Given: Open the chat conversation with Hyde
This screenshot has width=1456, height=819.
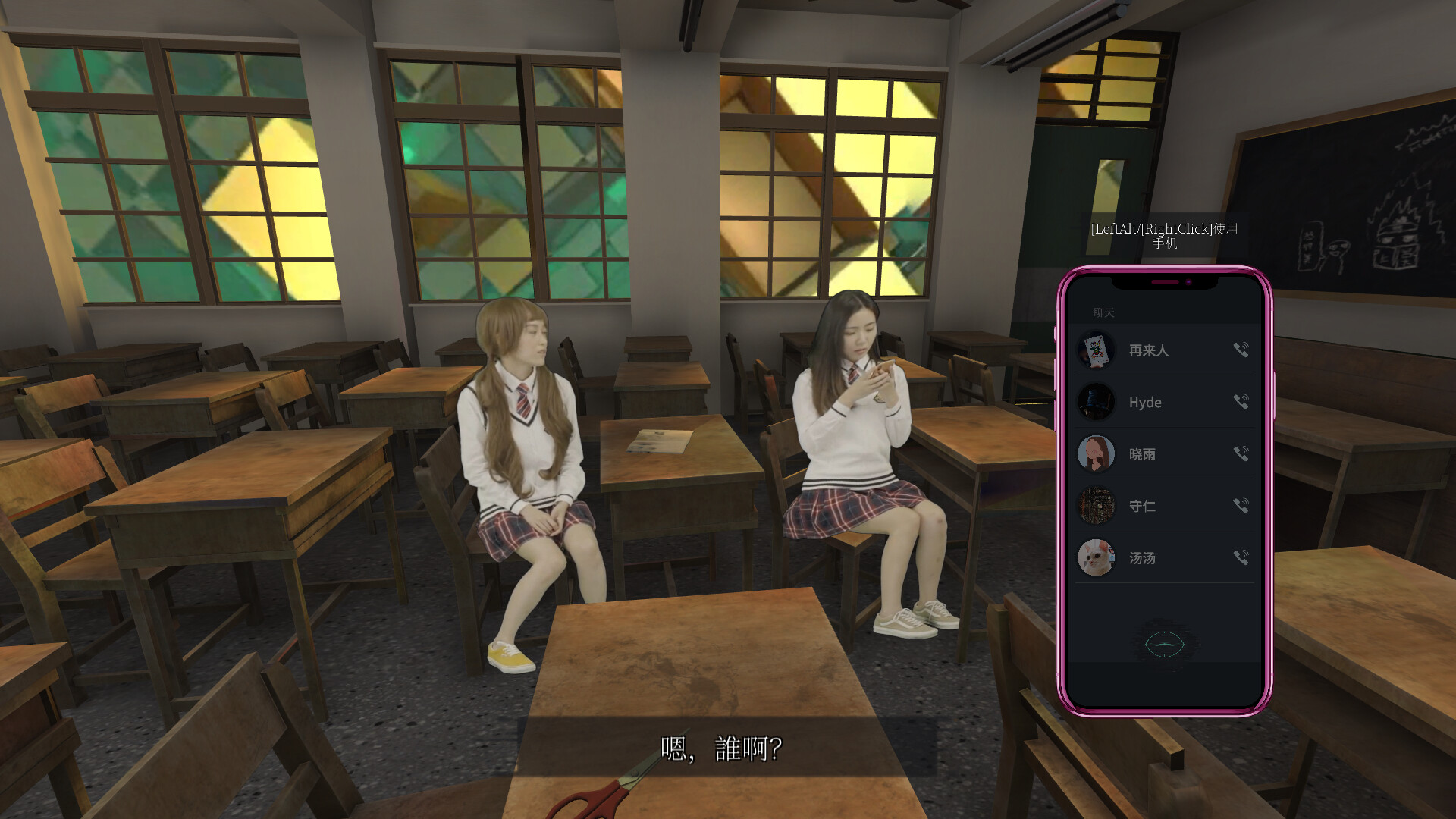Looking at the screenshot, I should click(x=1147, y=402).
